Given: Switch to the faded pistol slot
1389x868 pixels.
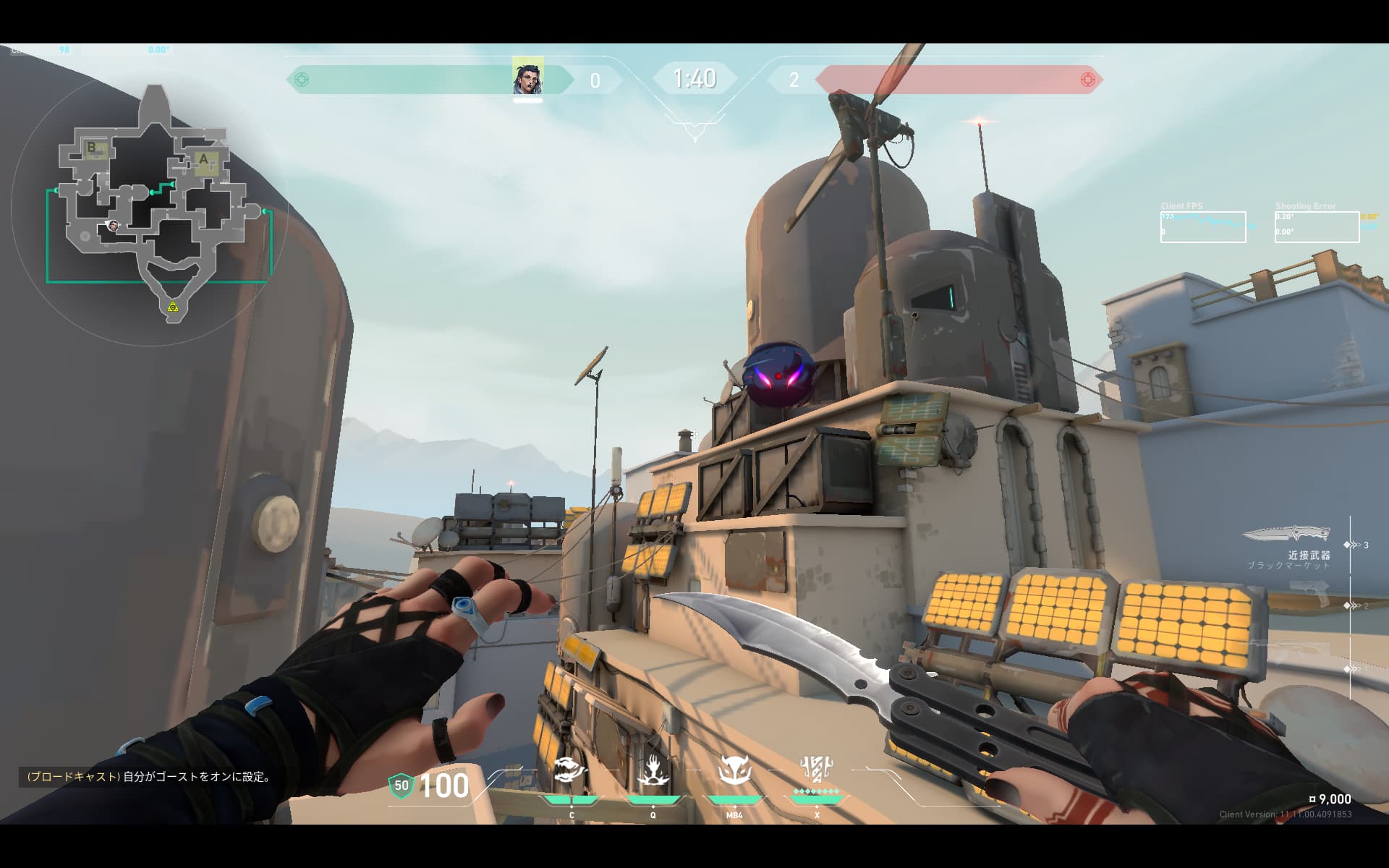Looking at the screenshot, I should coord(1309,593).
